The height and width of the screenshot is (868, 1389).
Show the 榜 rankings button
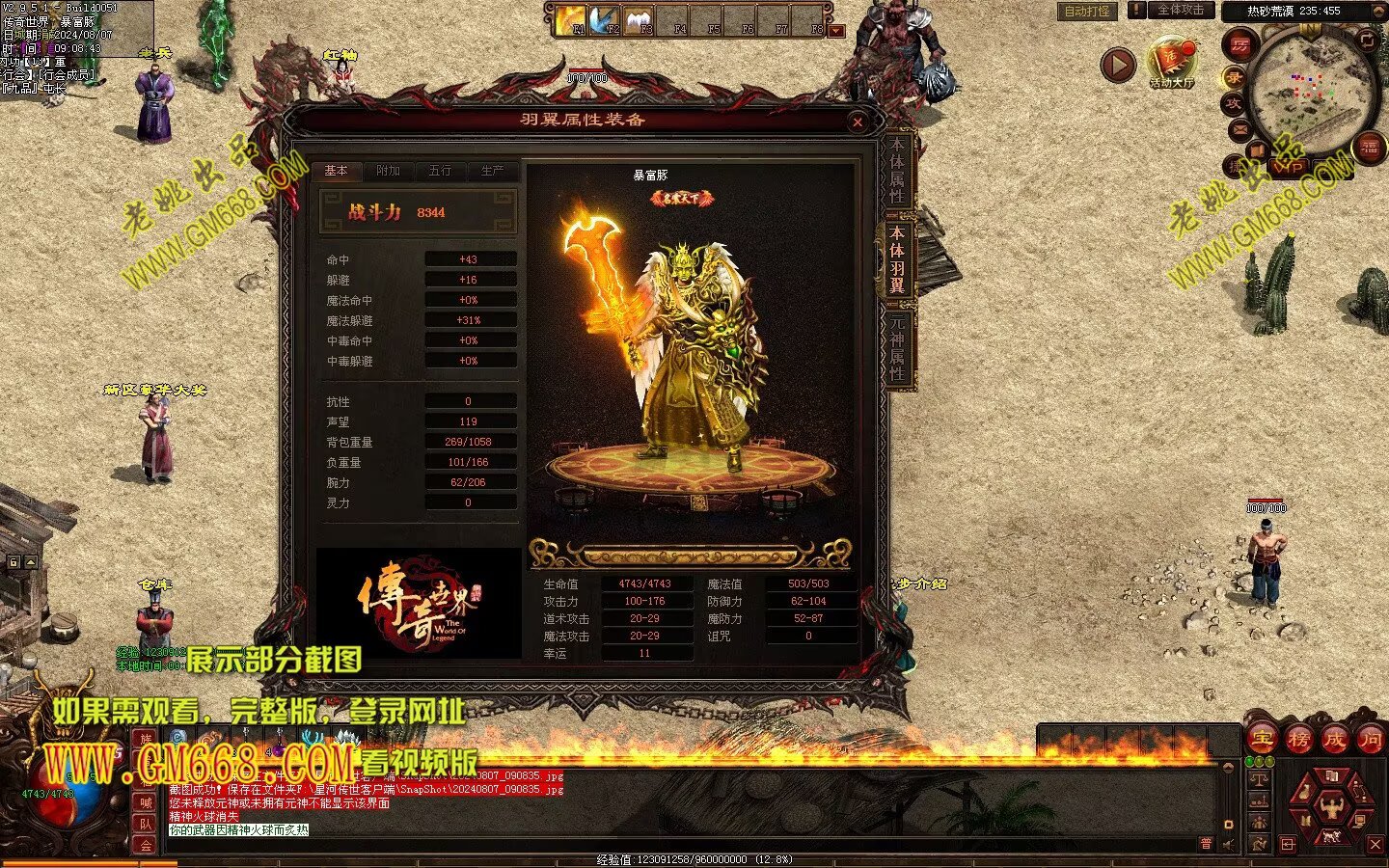pos(1298,740)
